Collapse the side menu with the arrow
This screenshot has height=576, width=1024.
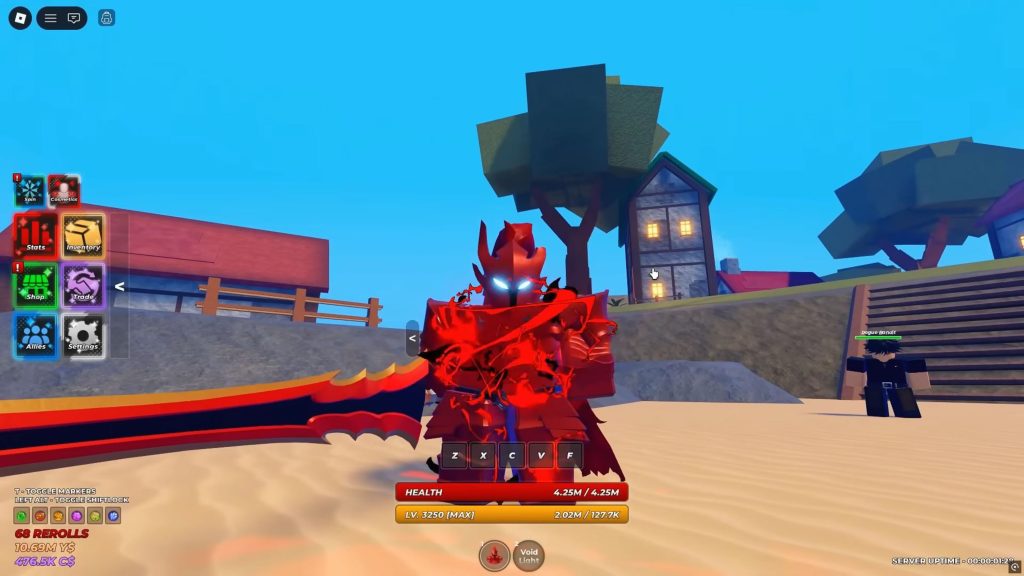coord(119,287)
